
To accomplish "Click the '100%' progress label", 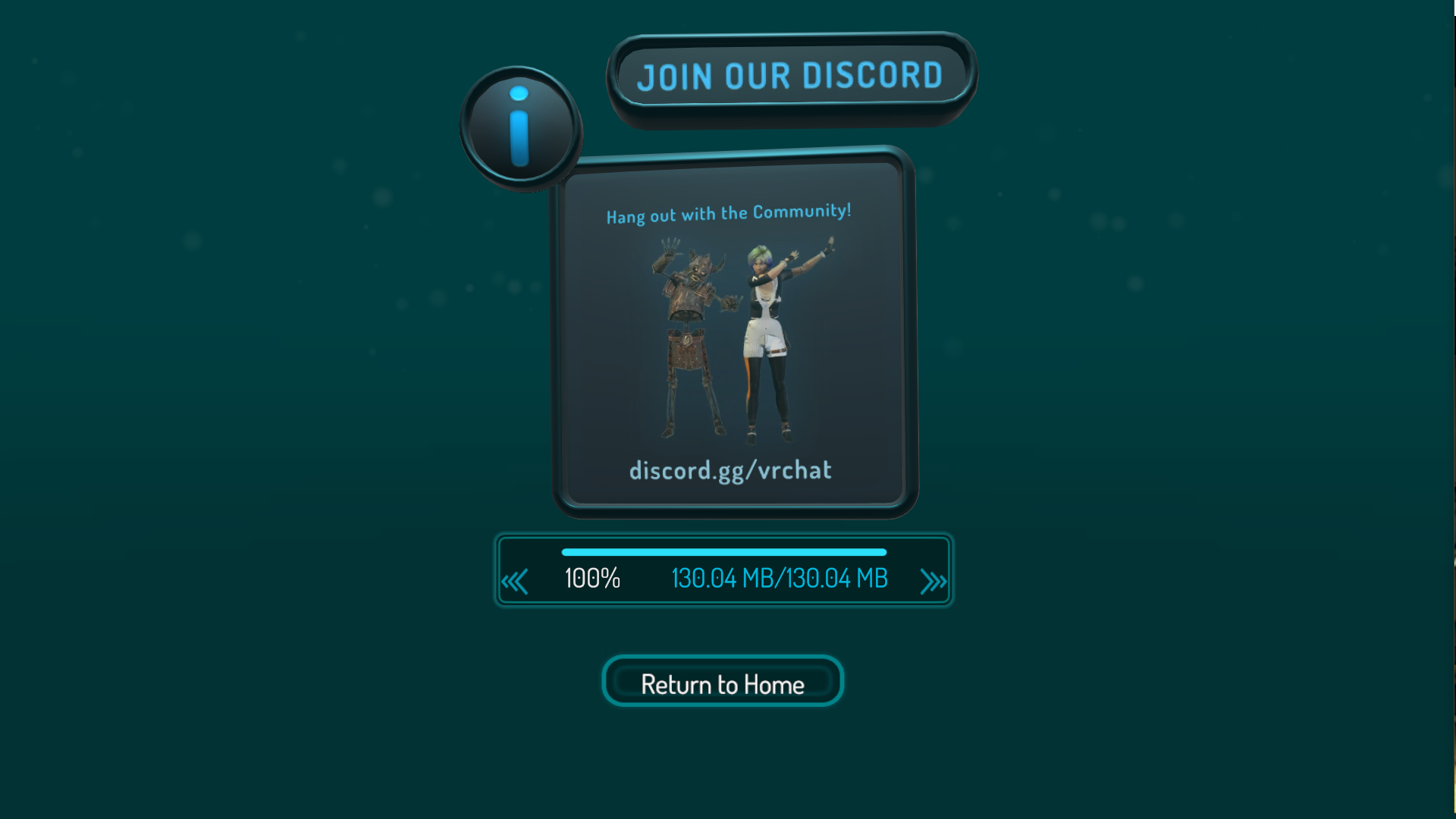I will (591, 579).
